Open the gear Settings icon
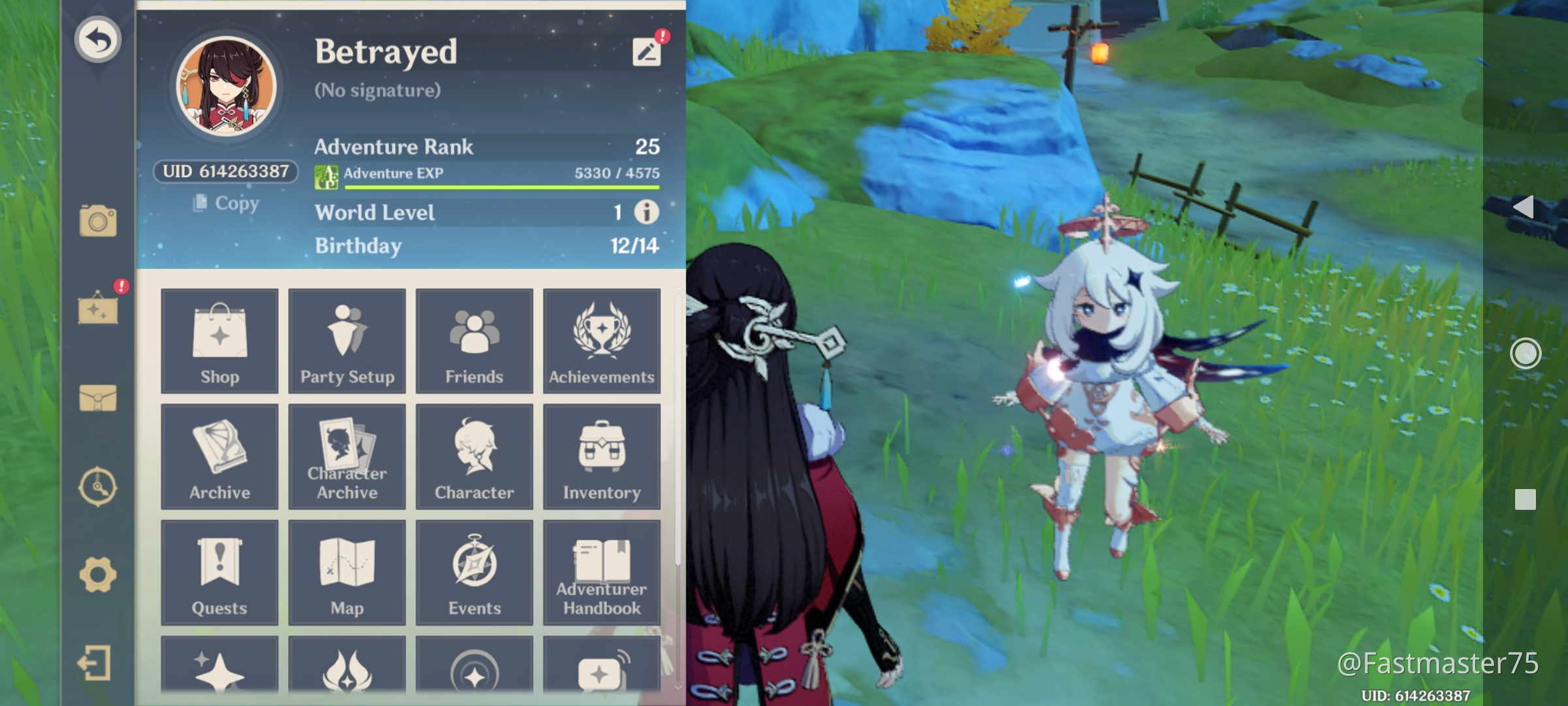Screen dimensions: 1568x706 coord(98,575)
